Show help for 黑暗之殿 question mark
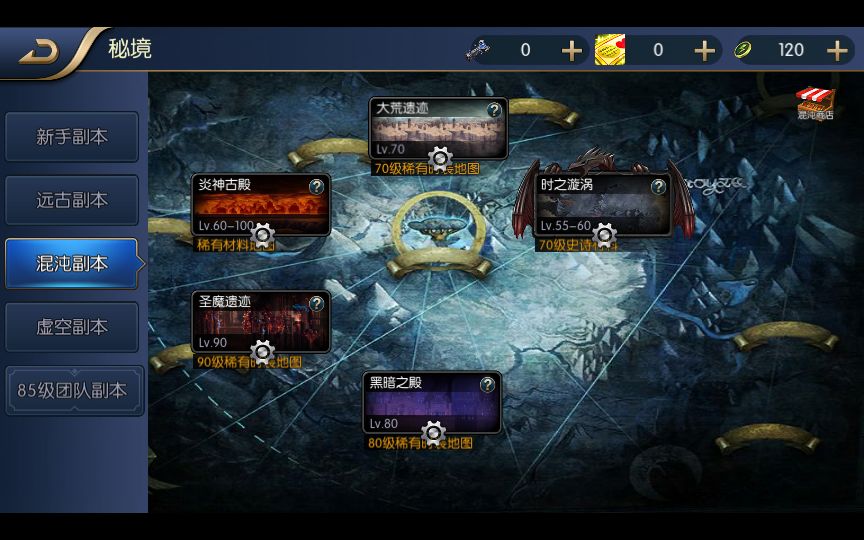Image resolution: width=864 pixels, height=540 pixels. (488, 385)
